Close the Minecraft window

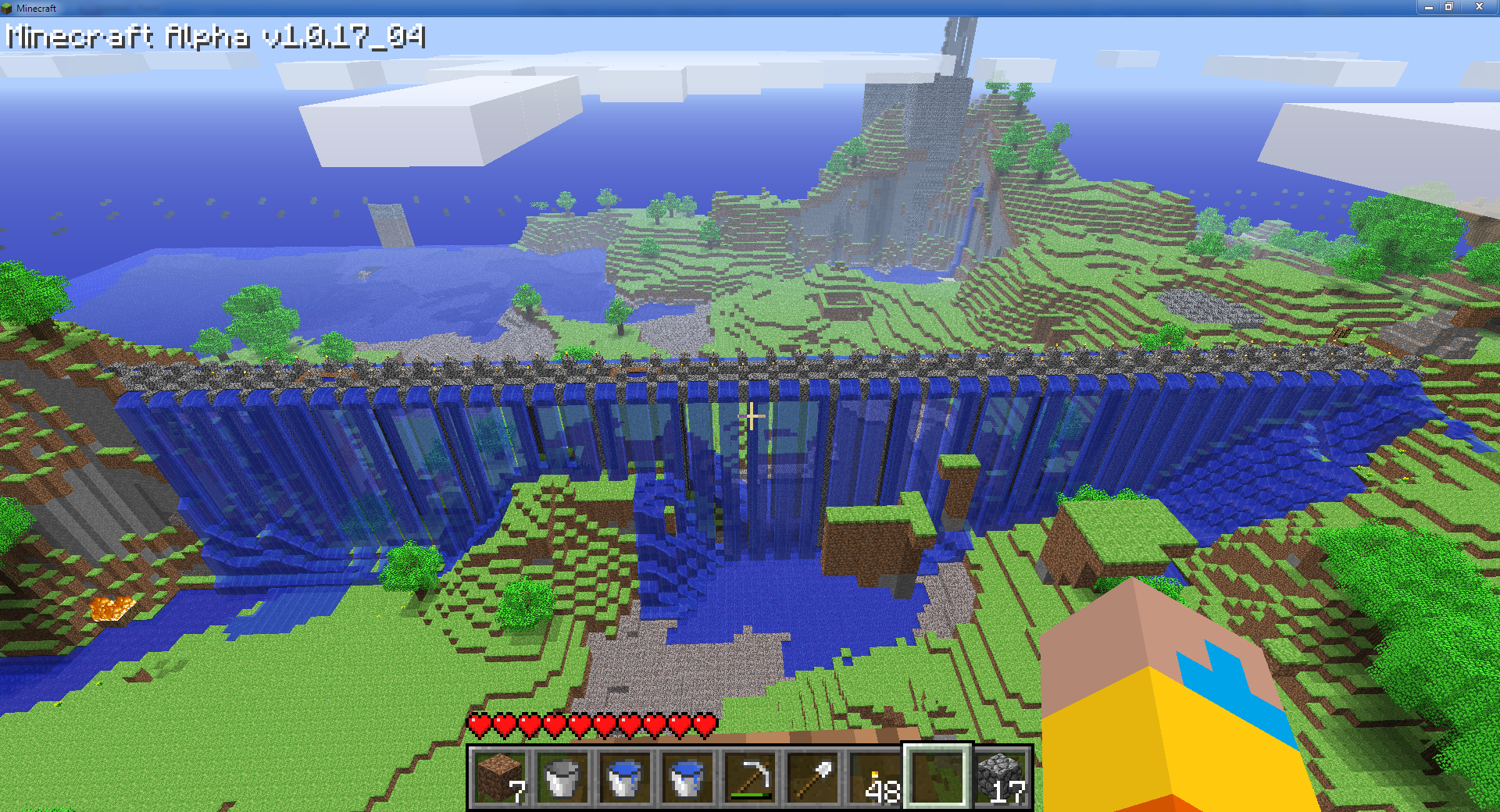(x=1479, y=7)
